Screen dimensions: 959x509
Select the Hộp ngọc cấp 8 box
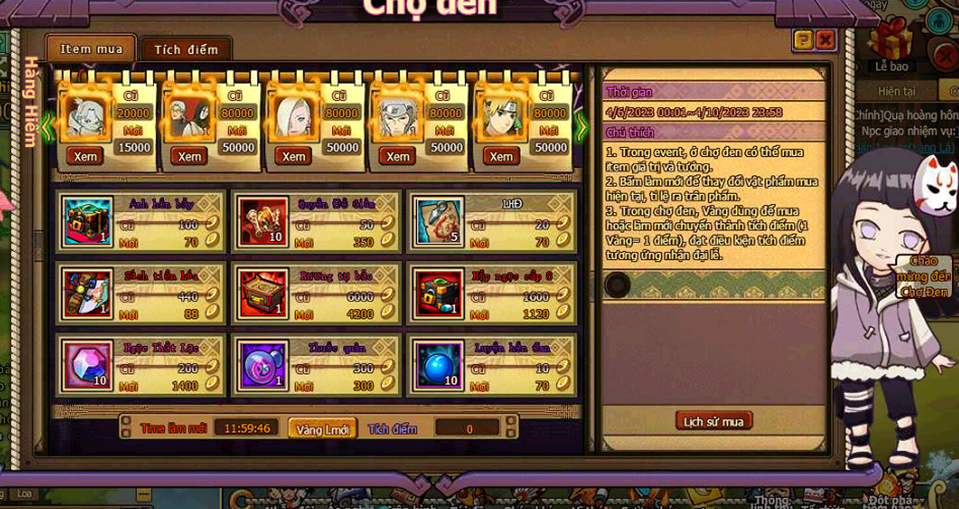click(438, 293)
